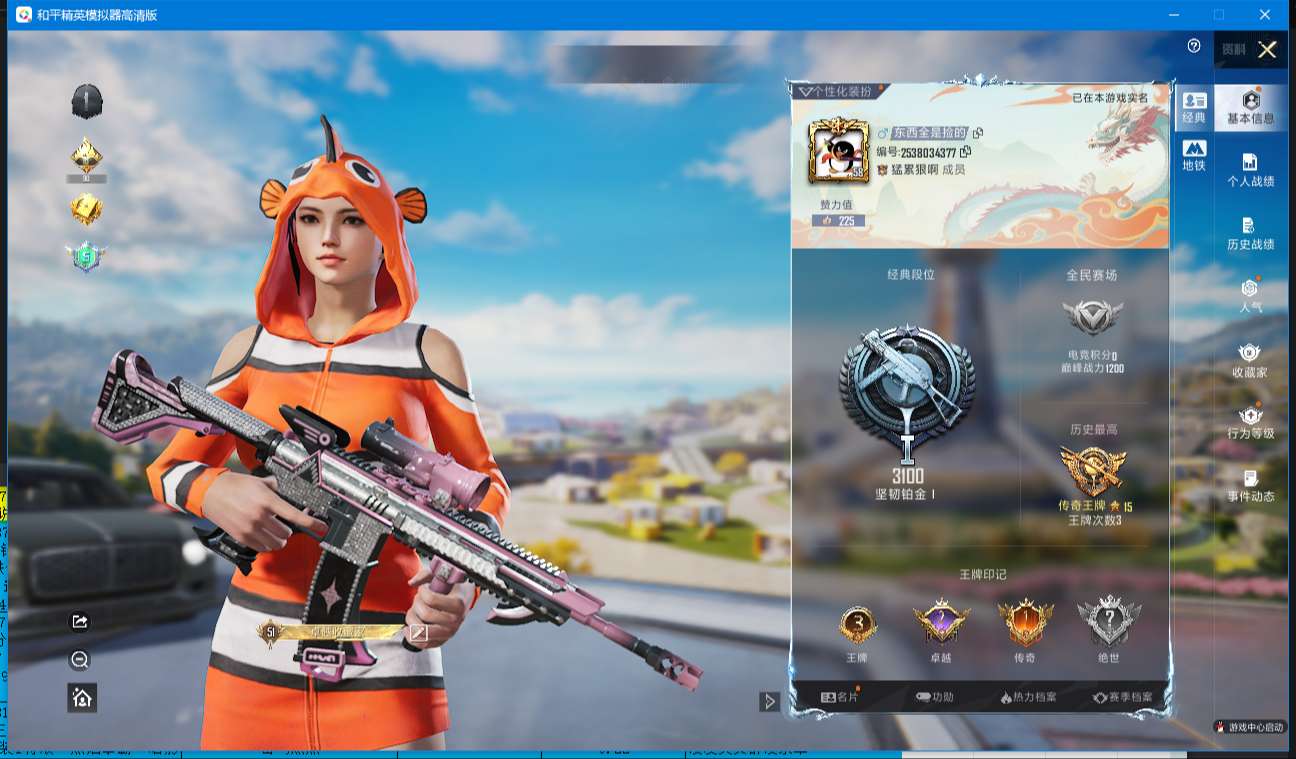Switch to the 个人战绩 personal stats tab
Image resolution: width=1296 pixels, height=759 pixels.
[1250, 170]
